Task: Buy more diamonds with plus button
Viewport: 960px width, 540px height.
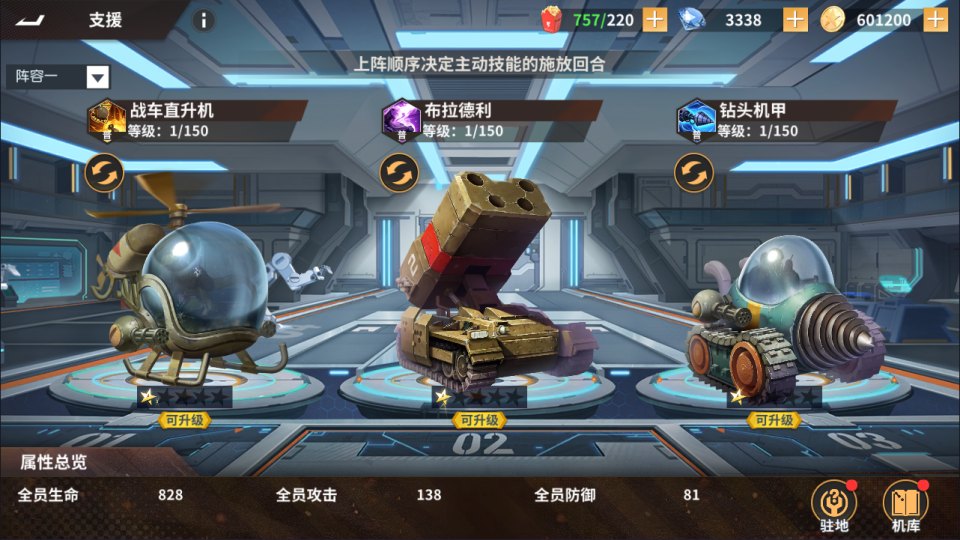Action: click(x=795, y=19)
